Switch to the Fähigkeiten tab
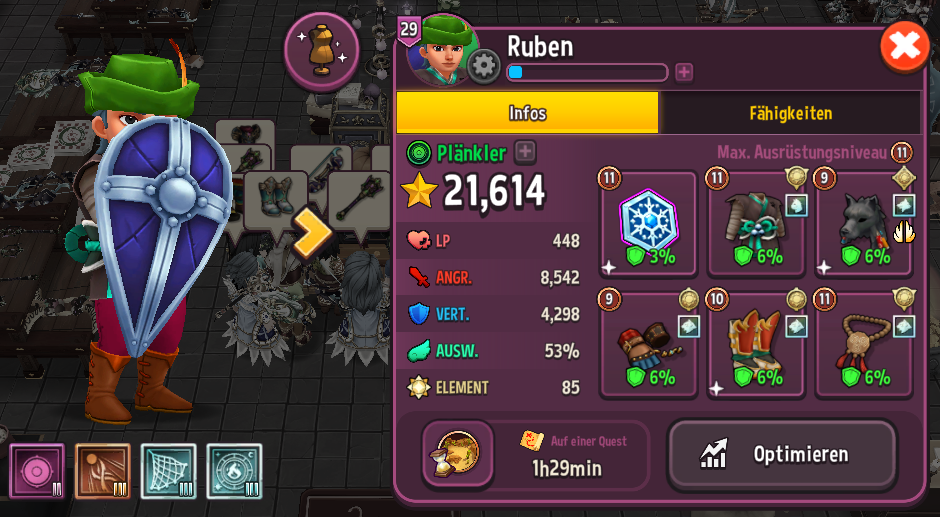 (790, 113)
